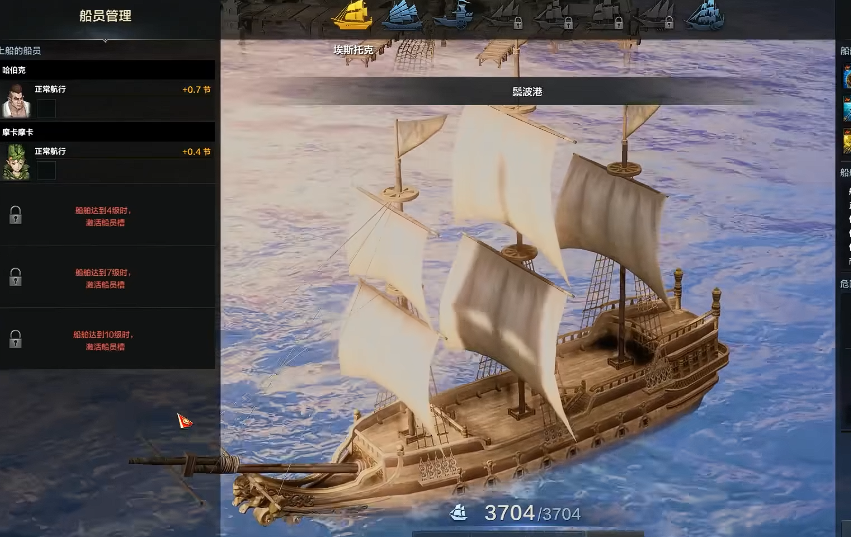Screen dimensions: 851x537
Task: Choose the light-blue ship after the locked ones
Action: point(707,15)
